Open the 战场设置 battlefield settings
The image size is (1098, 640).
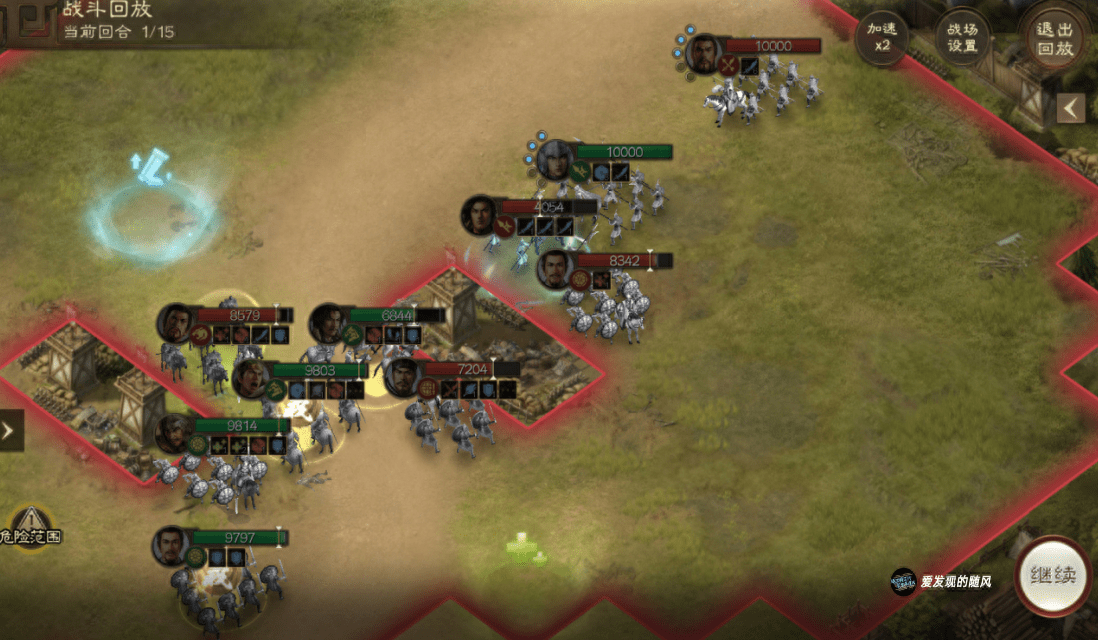pyautogui.click(x=962, y=40)
